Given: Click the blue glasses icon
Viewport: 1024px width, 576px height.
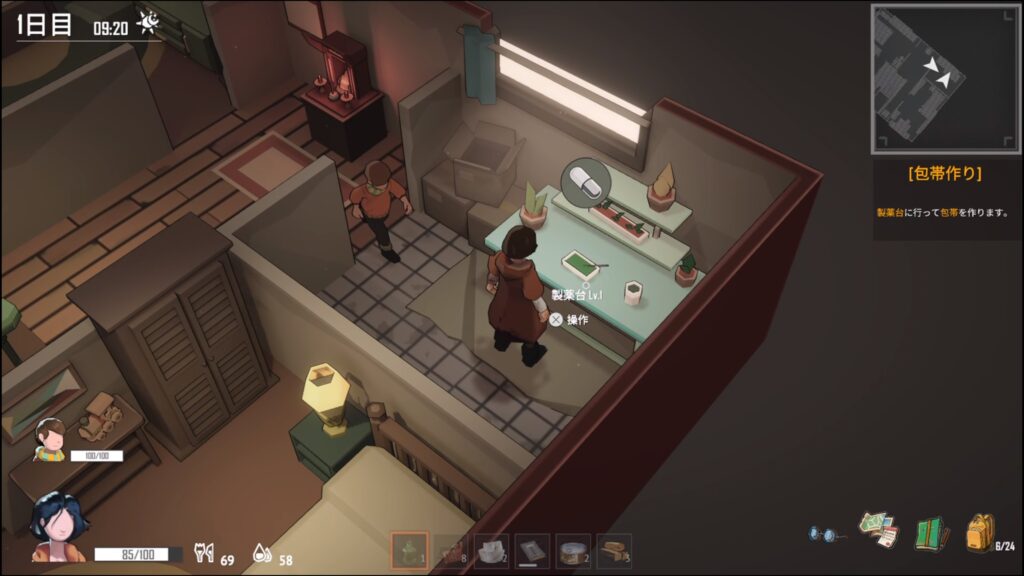Looking at the screenshot, I should click(823, 534).
